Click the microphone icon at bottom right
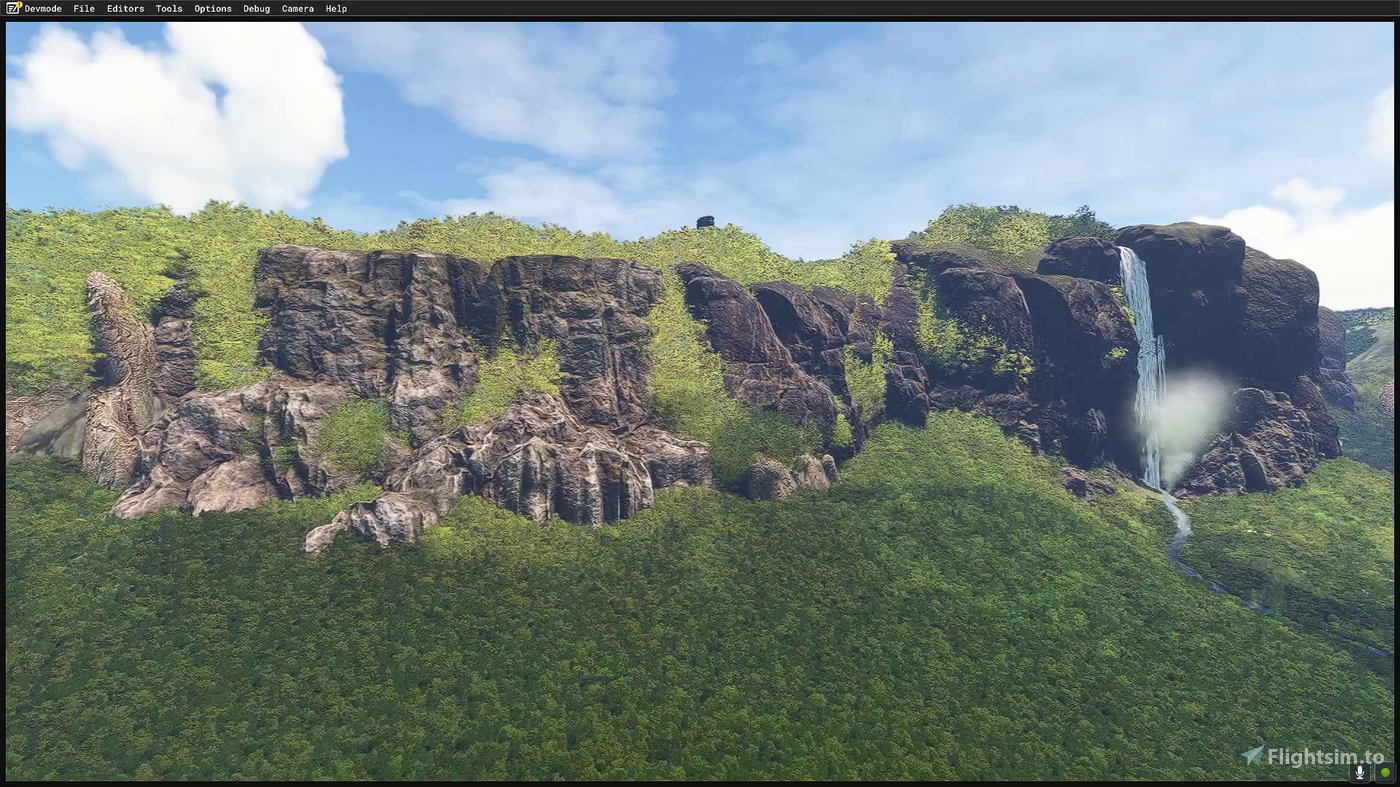 (x=1360, y=771)
